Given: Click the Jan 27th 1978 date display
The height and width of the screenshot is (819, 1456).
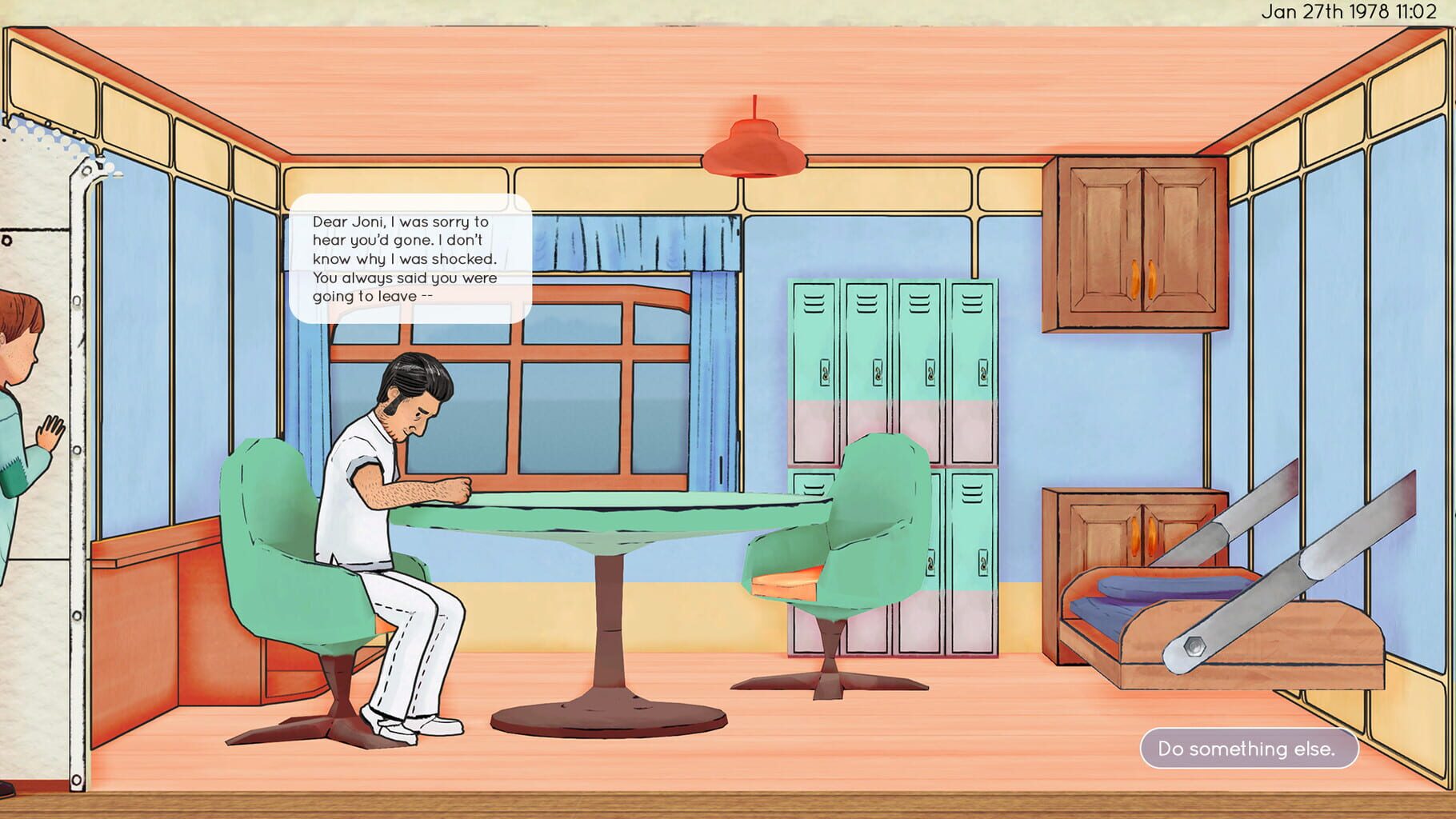Looking at the screenshot, I should tap(1353, 12).
